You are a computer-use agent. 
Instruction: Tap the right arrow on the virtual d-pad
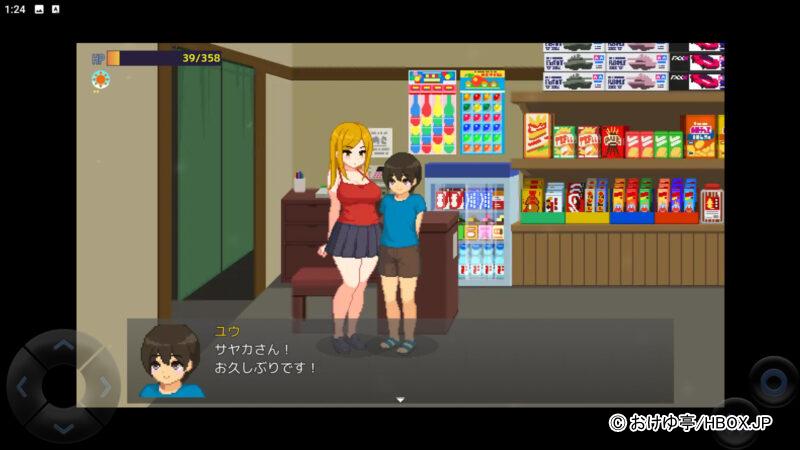[x=104, y=387]
